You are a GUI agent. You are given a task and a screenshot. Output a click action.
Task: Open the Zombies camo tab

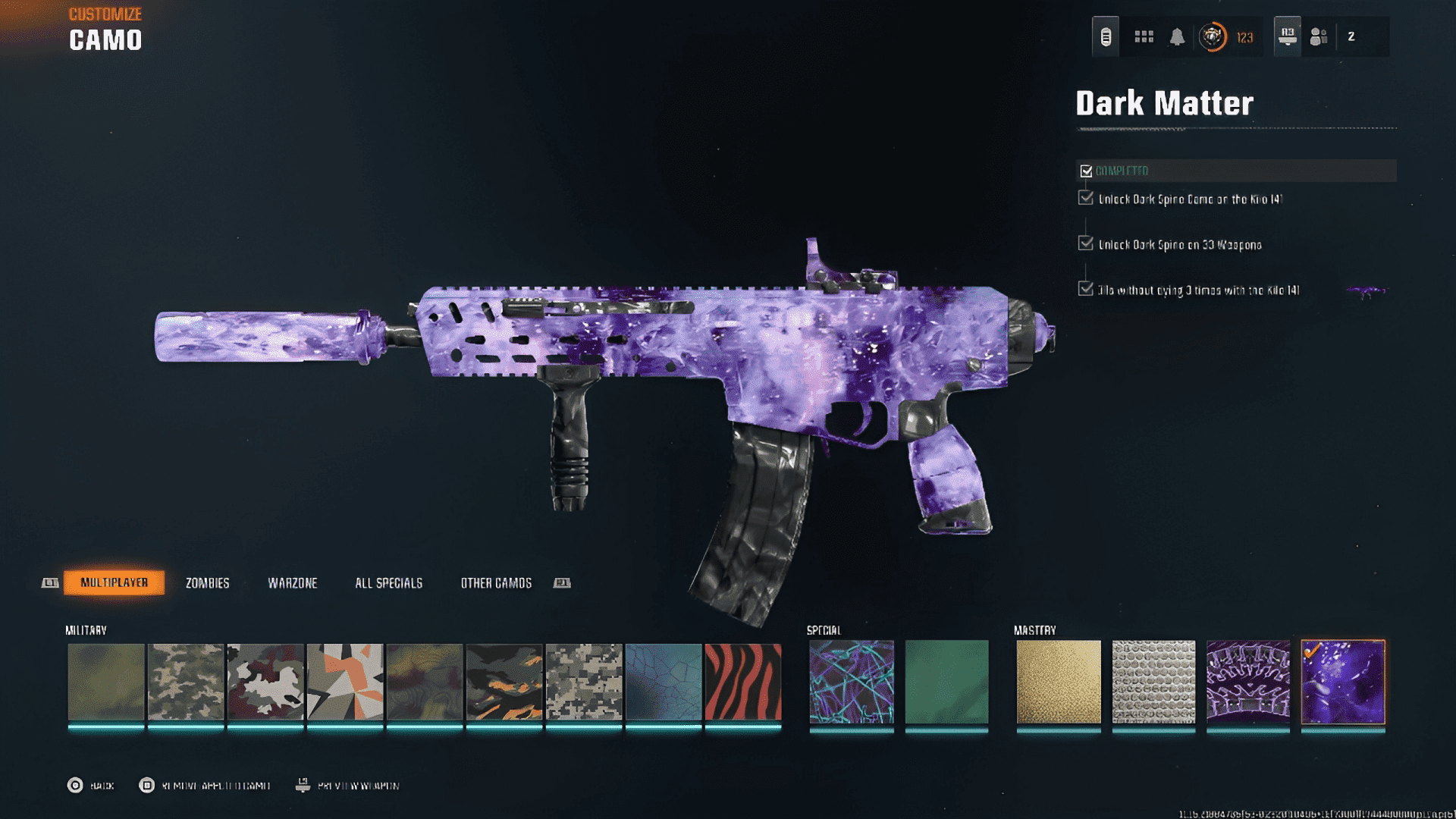[x=207, y=582]
